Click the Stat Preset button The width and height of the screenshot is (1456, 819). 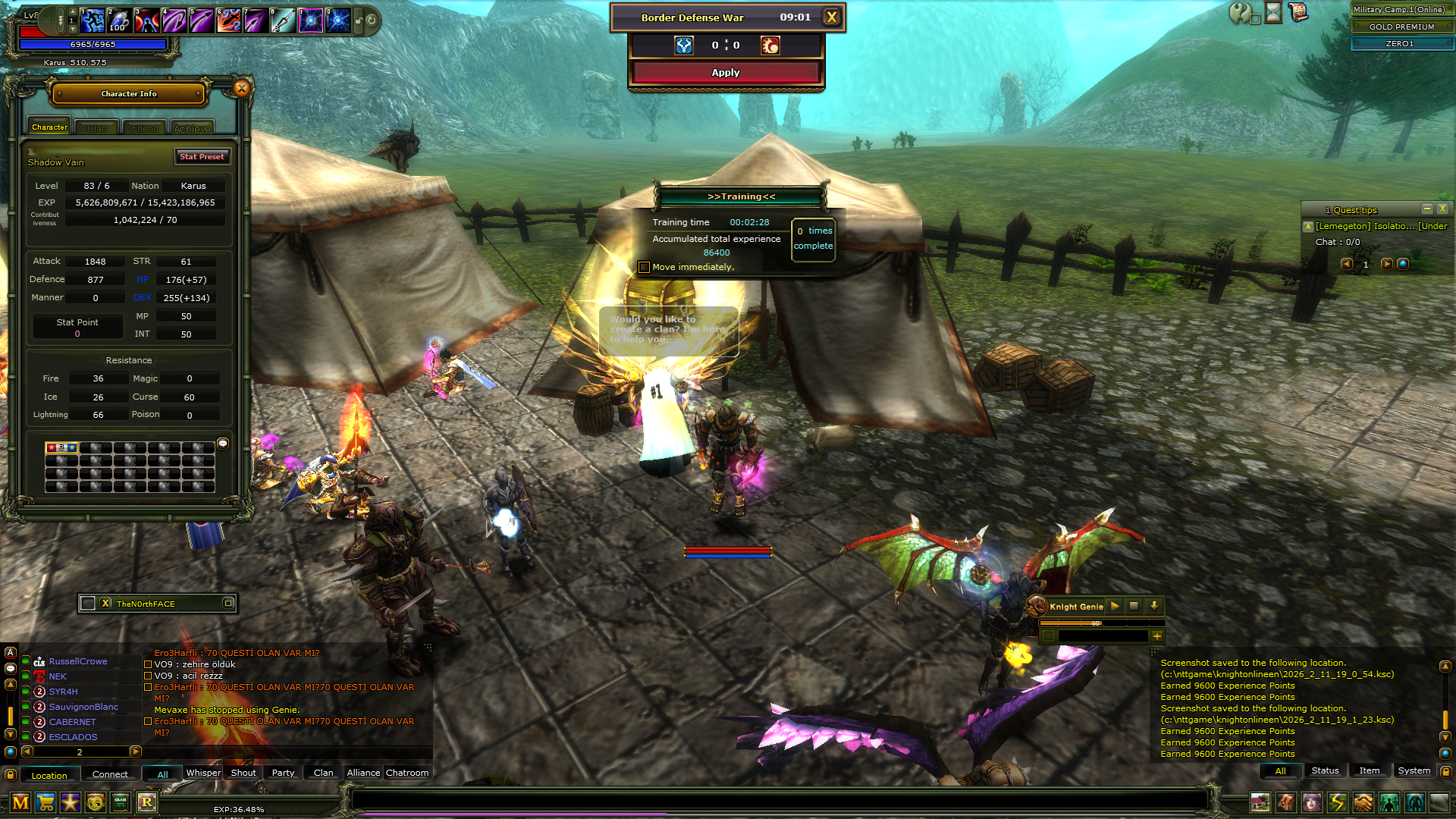click(202, 156)
